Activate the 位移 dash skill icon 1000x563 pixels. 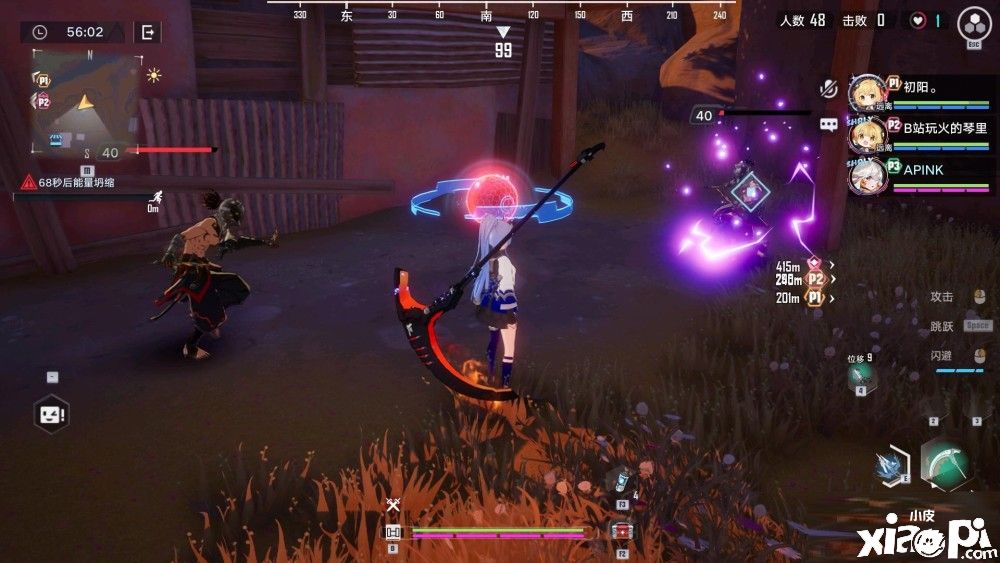pos(860,375)
